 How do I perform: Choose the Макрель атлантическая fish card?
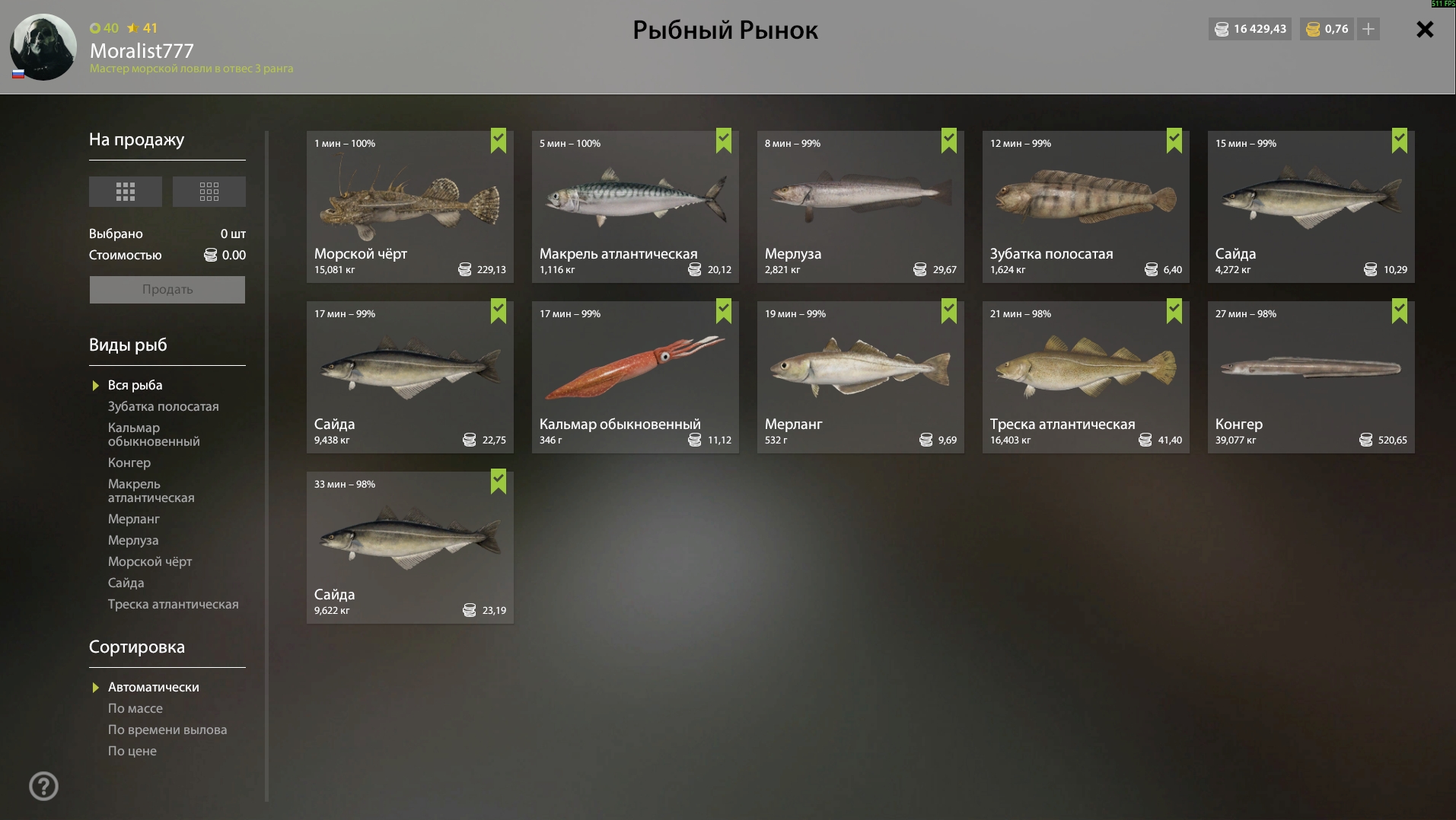point(635,206)
